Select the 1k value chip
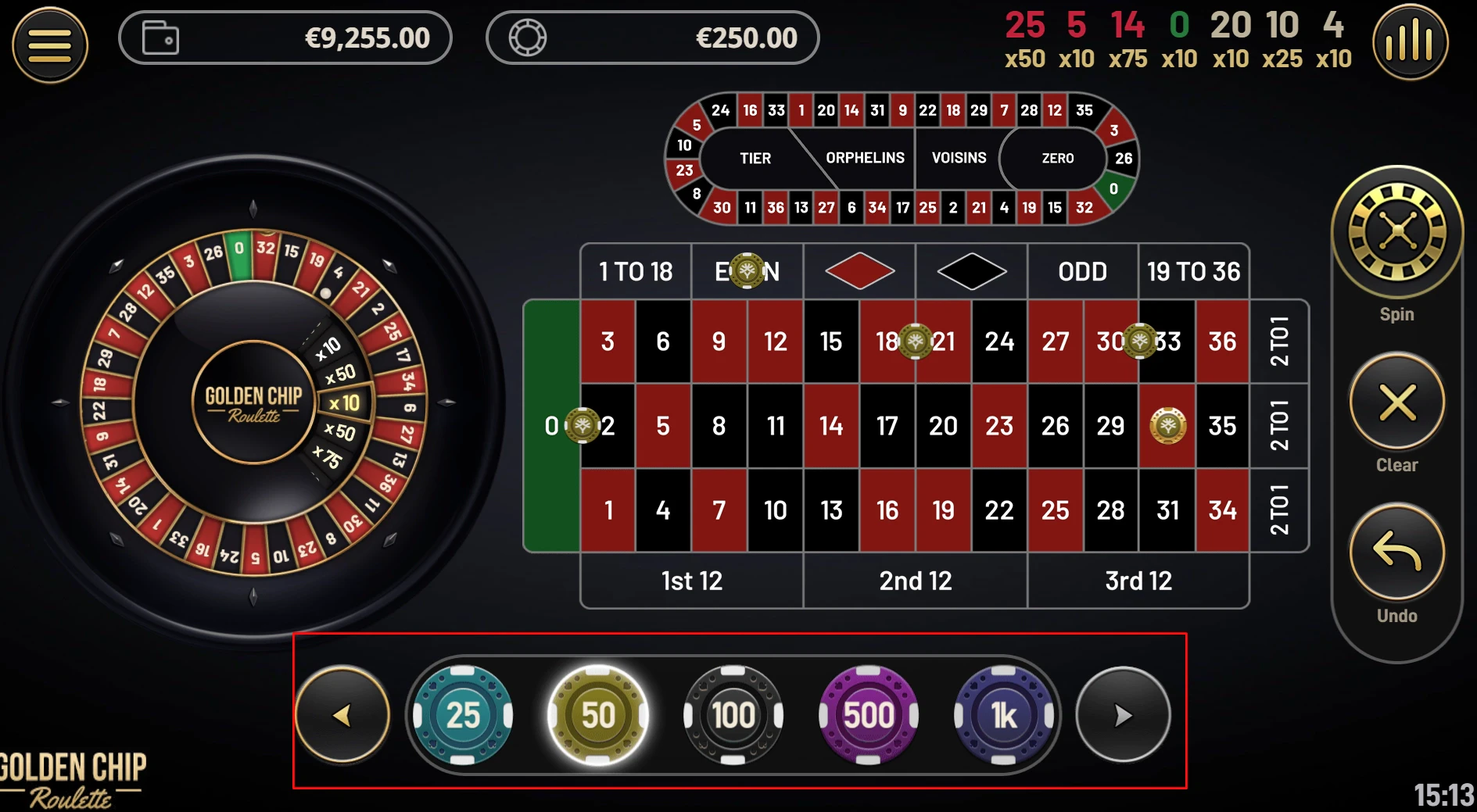 [1004, 714]
